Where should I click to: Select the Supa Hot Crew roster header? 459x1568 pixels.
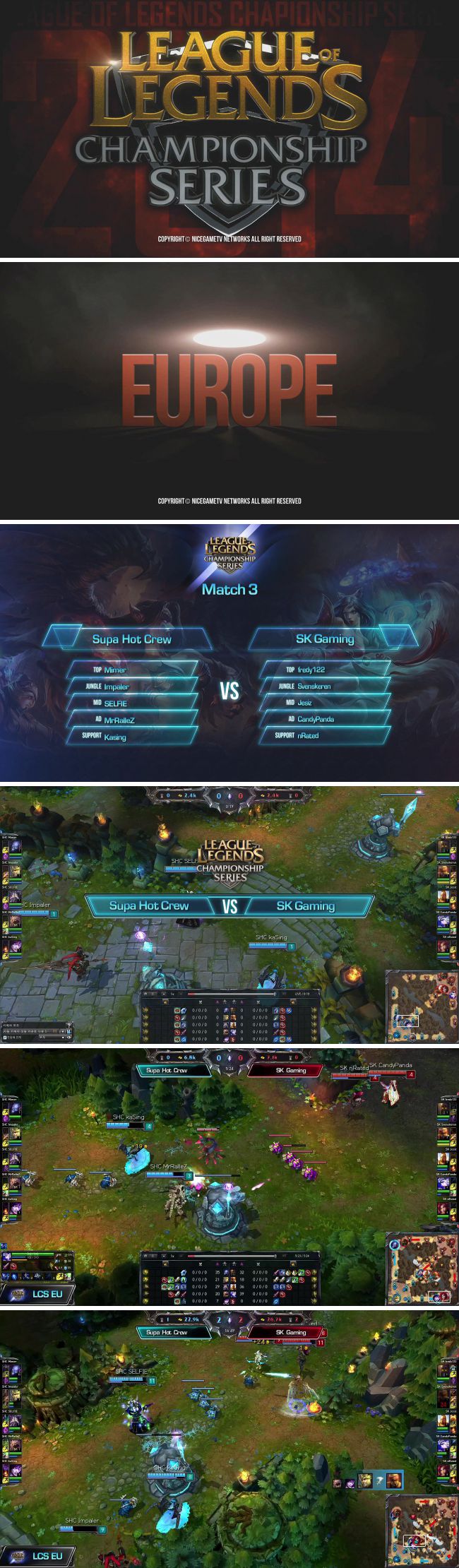[x=131, y=639]
